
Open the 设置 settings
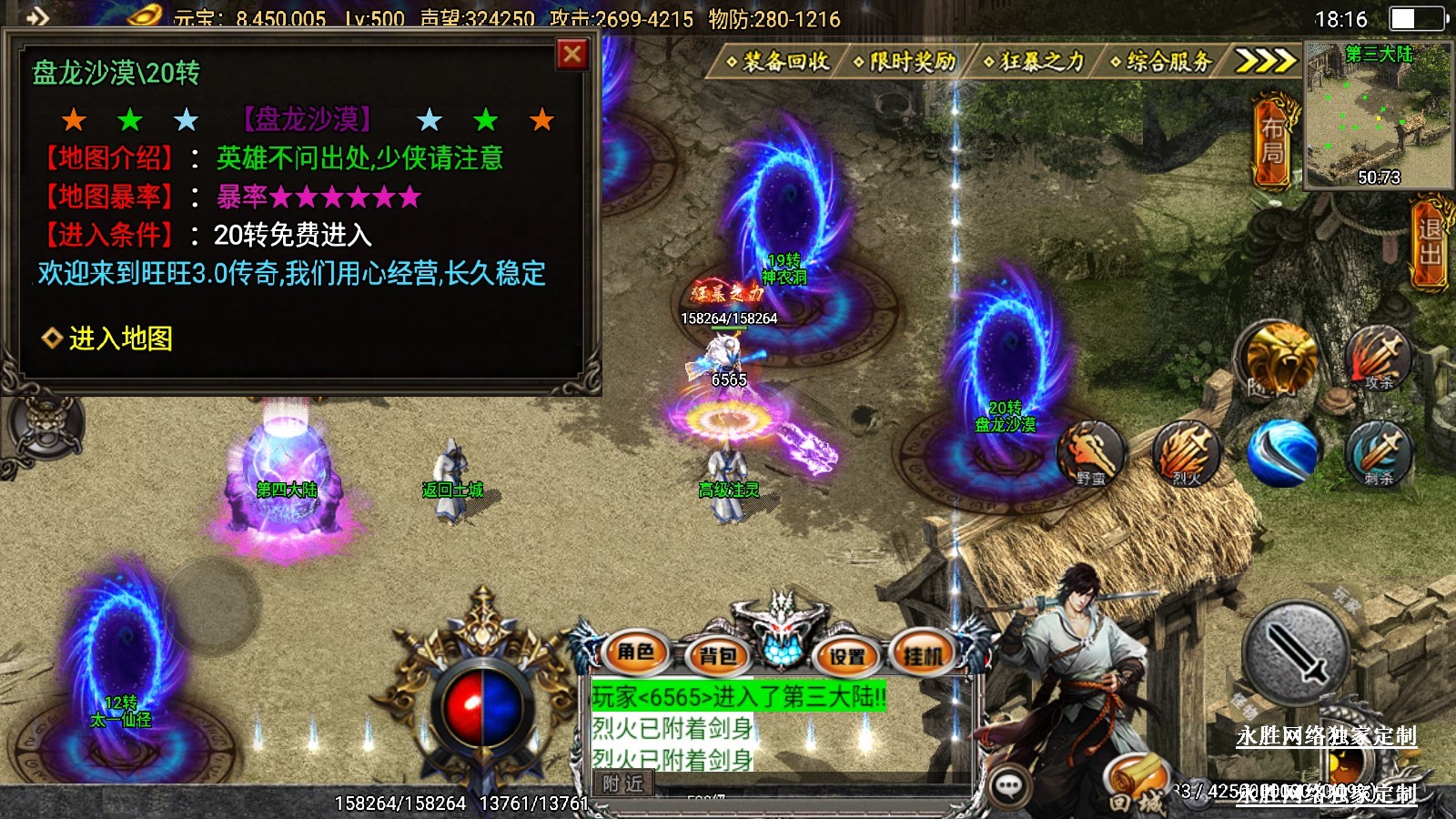click(847, 655)
